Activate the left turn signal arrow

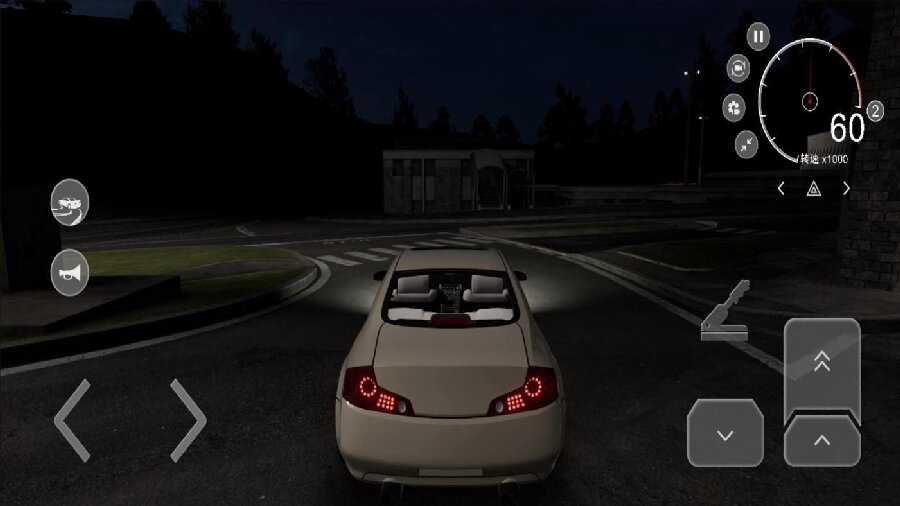click(781, 188)
